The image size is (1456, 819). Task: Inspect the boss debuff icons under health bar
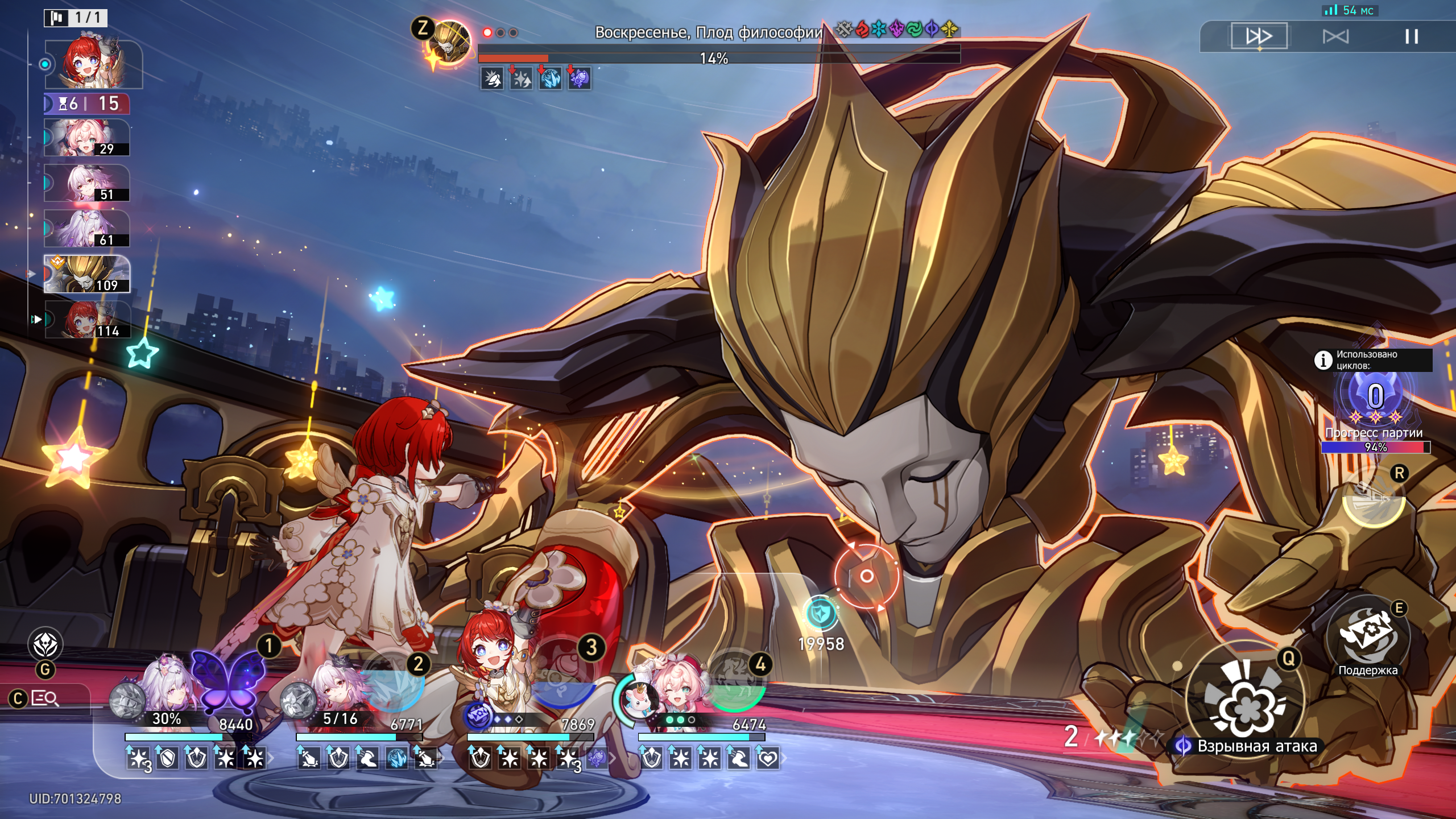(535, 78)
